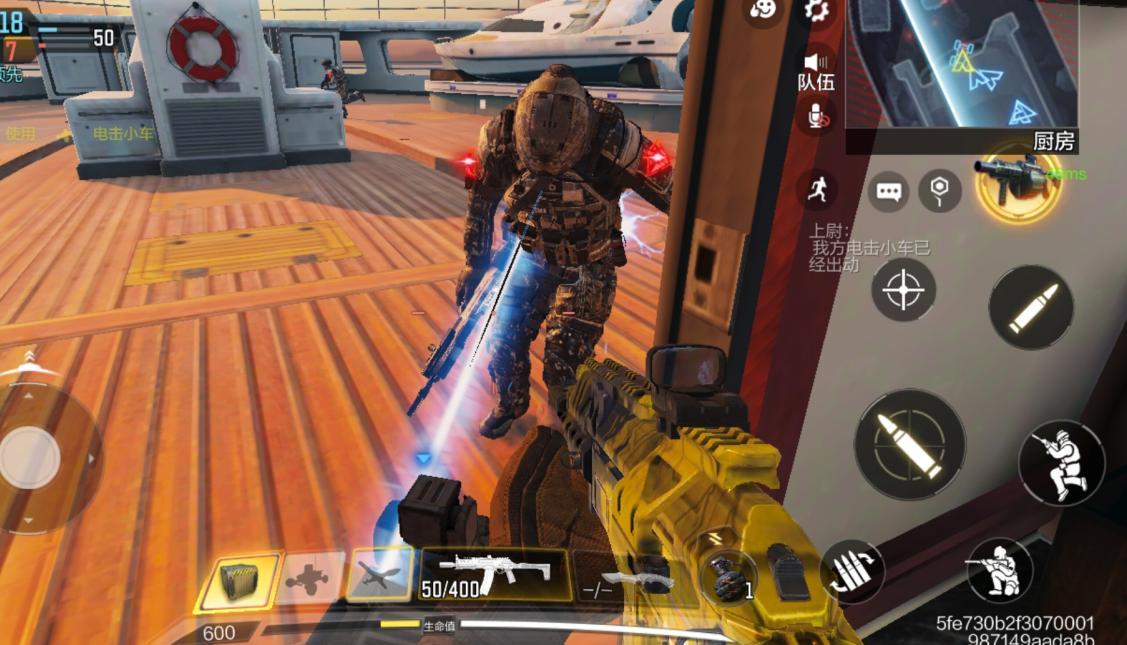Screen dimensions: 1127x645
Task: Toggle the team voice speaker button
Action: (817, 70)
